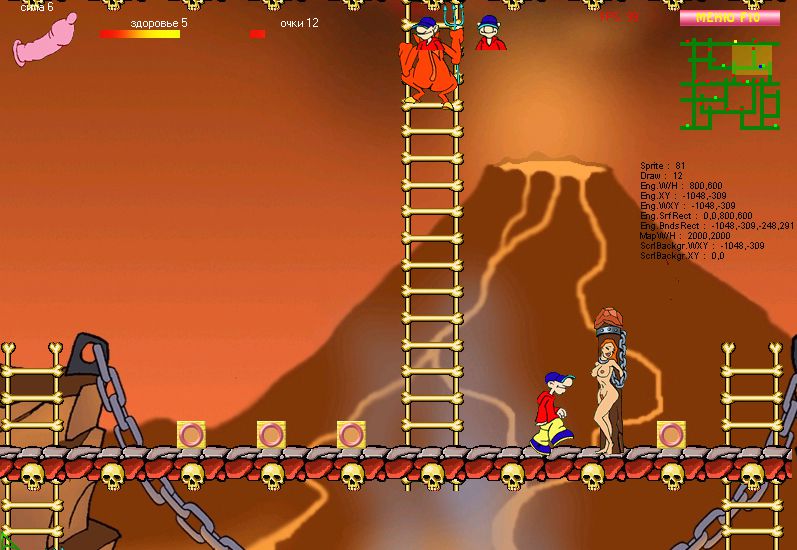Click the green maze minimap

point(730,85)
